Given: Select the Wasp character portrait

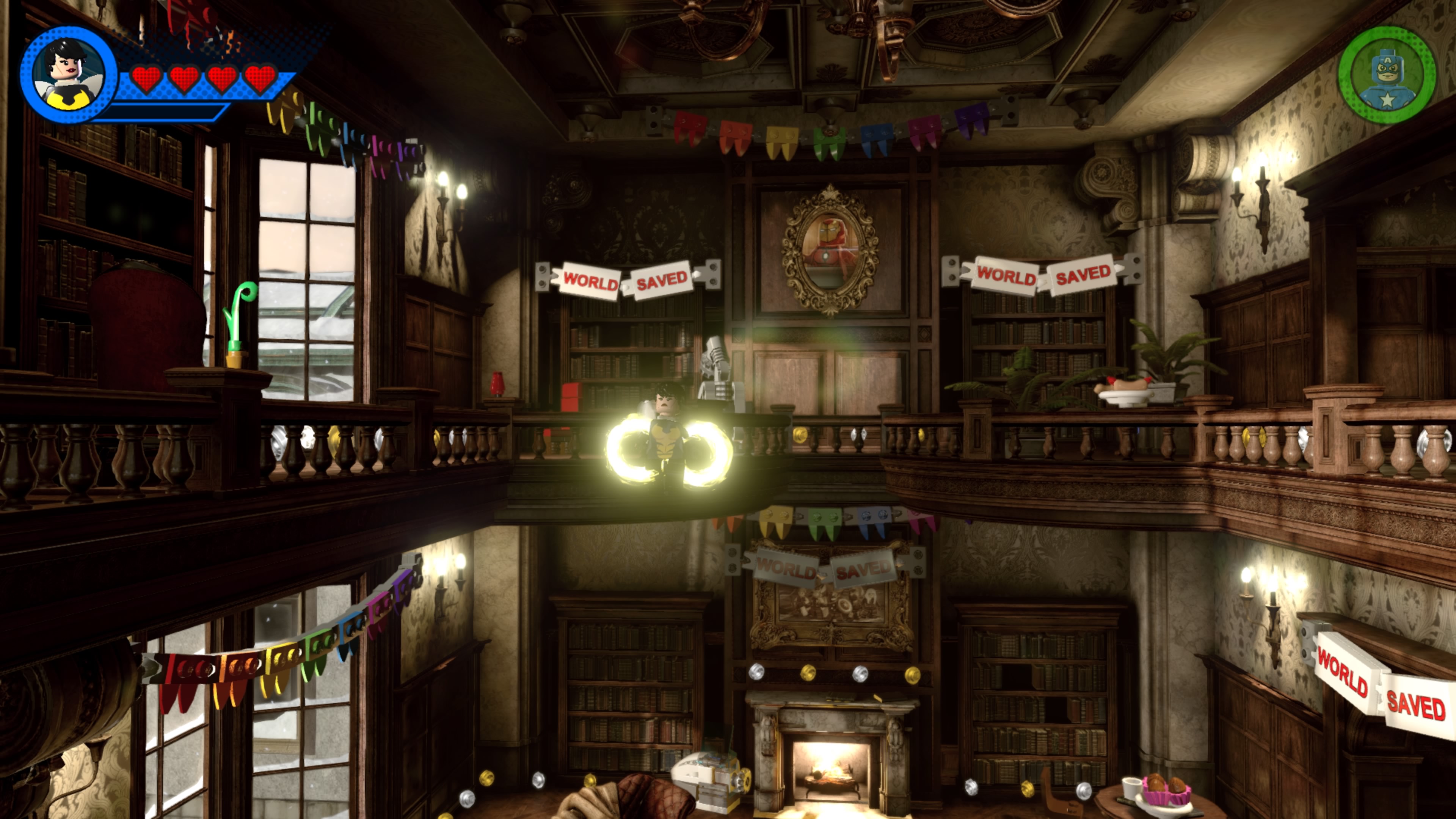Looking at the screenshot, I should 68,74.
